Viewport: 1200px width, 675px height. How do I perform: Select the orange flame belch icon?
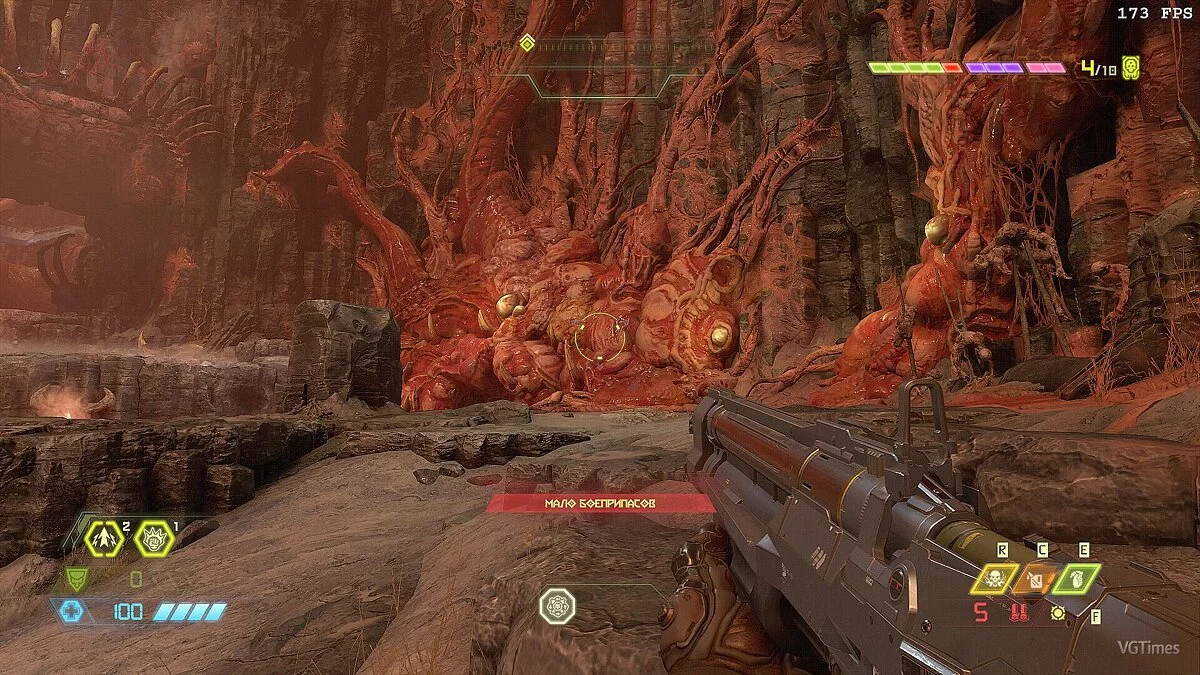tap(1035, 578)
